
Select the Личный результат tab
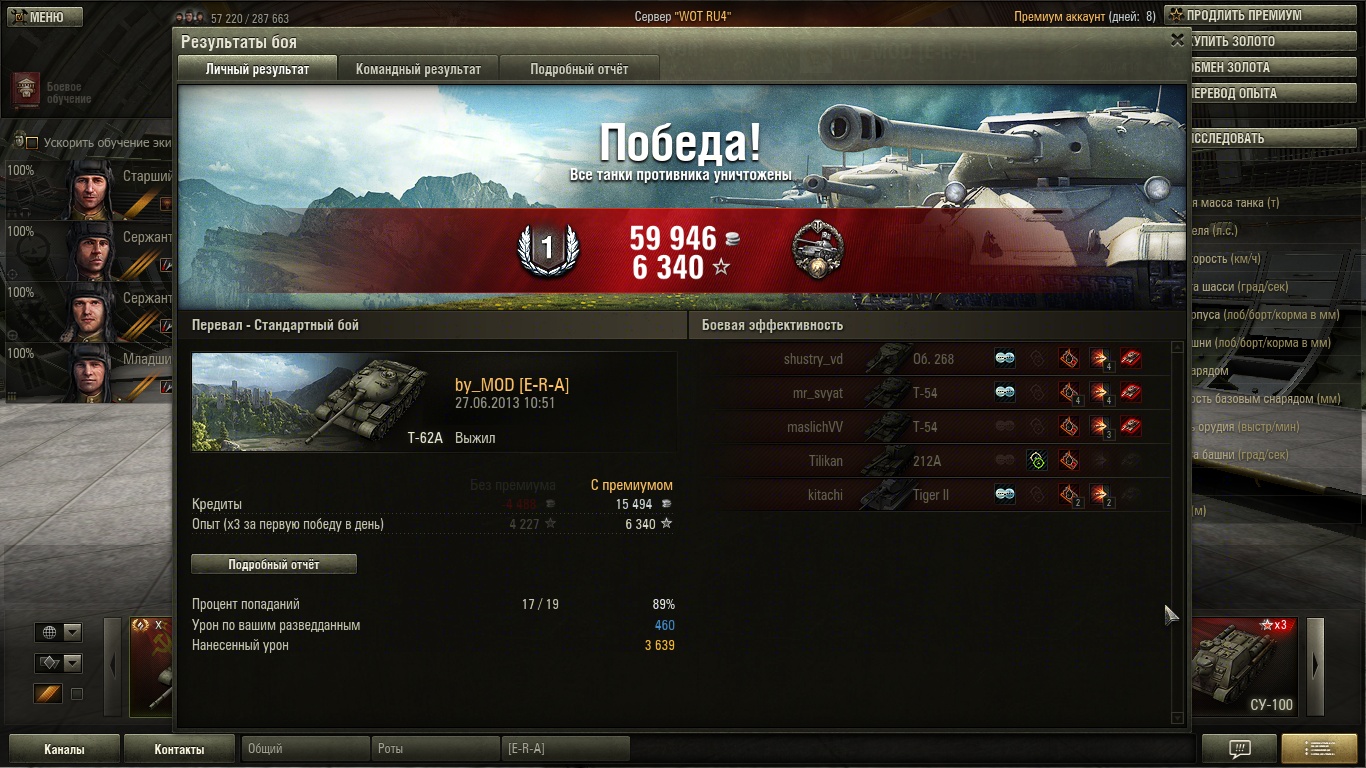point(257,69)
